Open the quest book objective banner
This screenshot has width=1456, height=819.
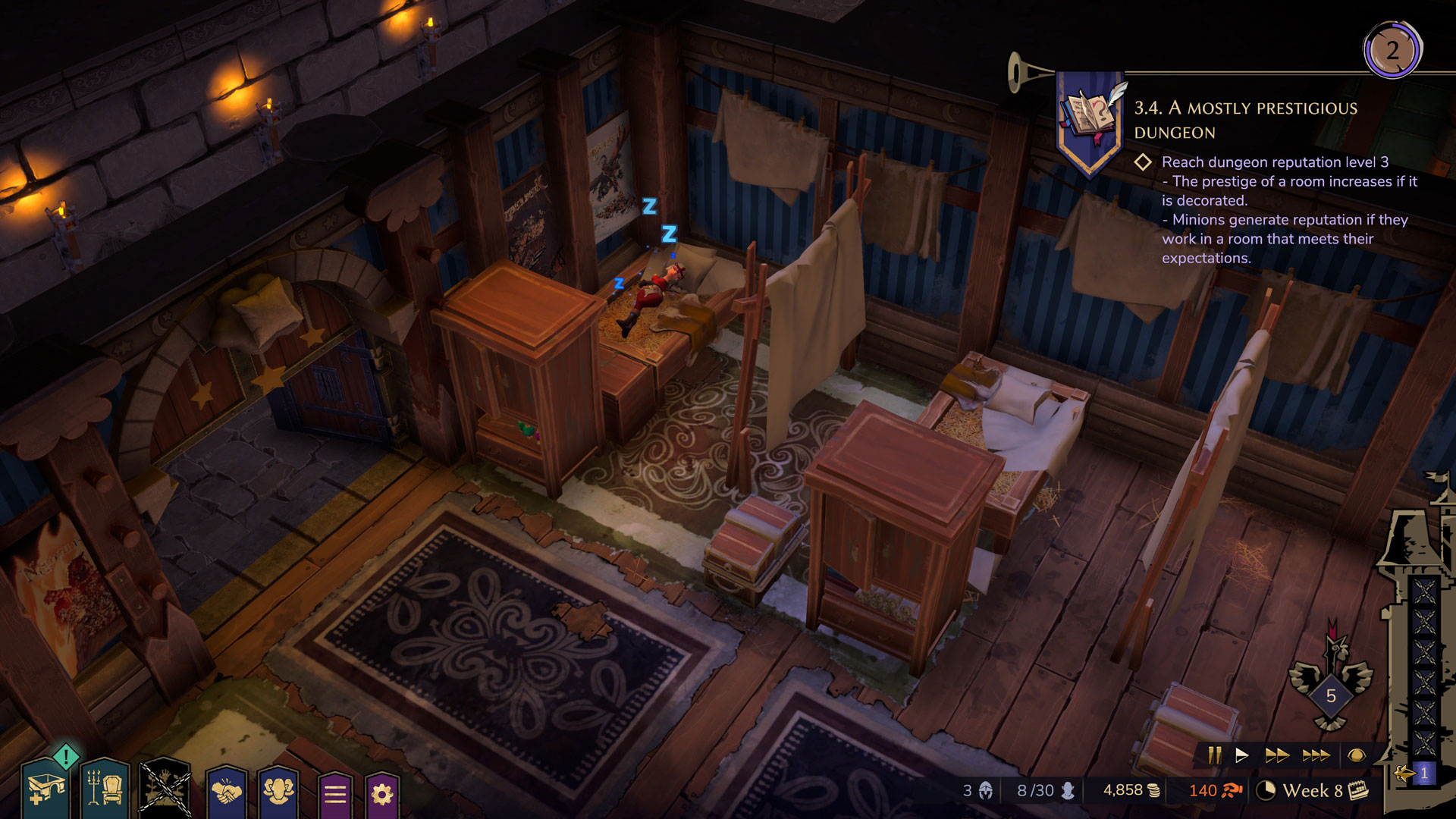(1090, 121)
